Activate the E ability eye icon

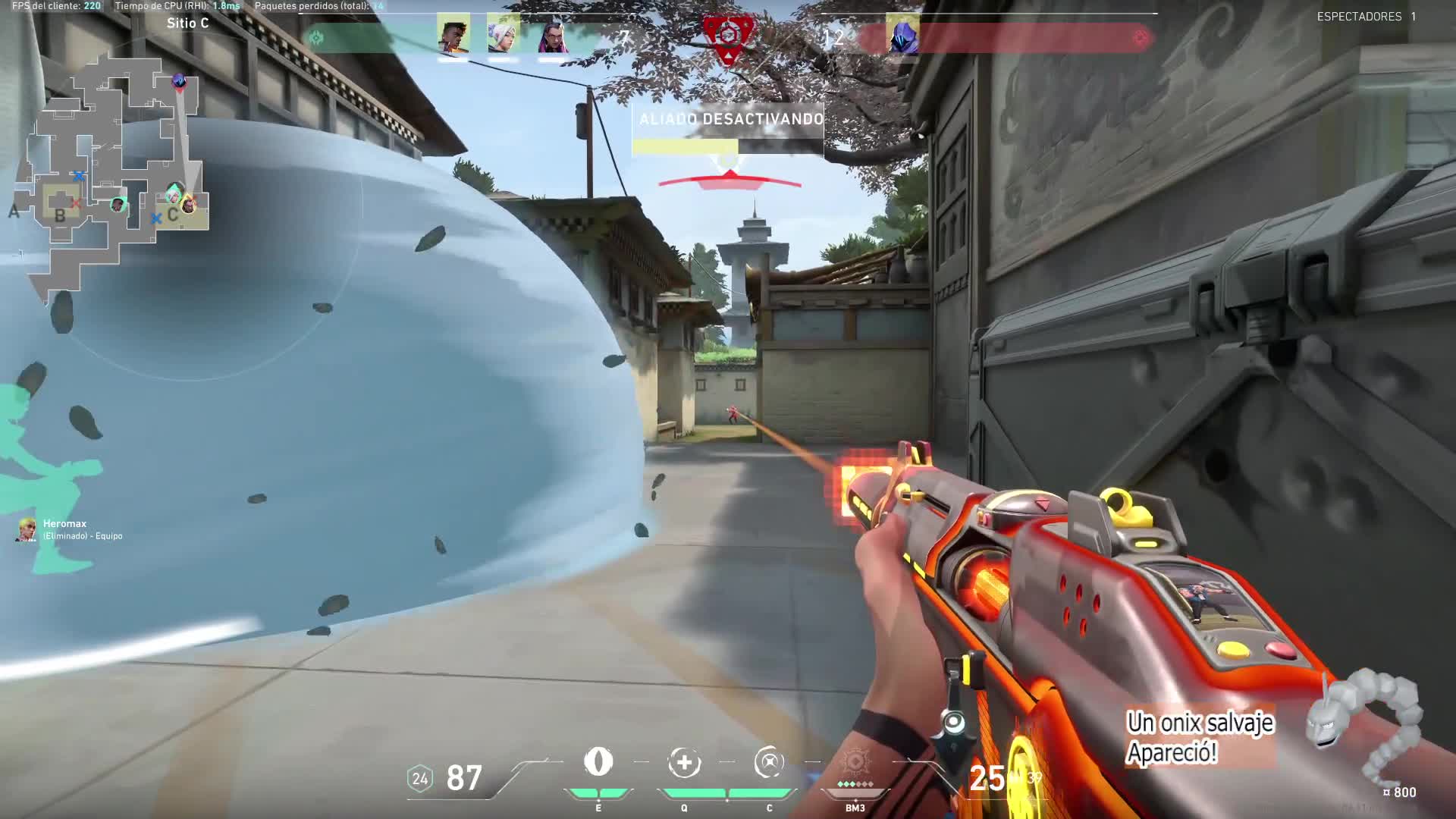[598, 762]
